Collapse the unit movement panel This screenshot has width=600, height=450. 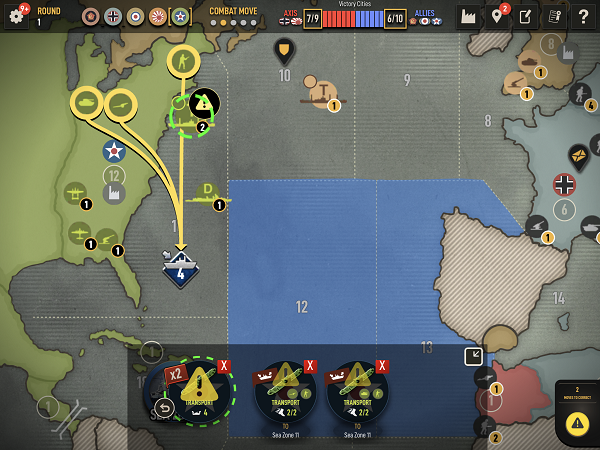[x=473, y=357]
